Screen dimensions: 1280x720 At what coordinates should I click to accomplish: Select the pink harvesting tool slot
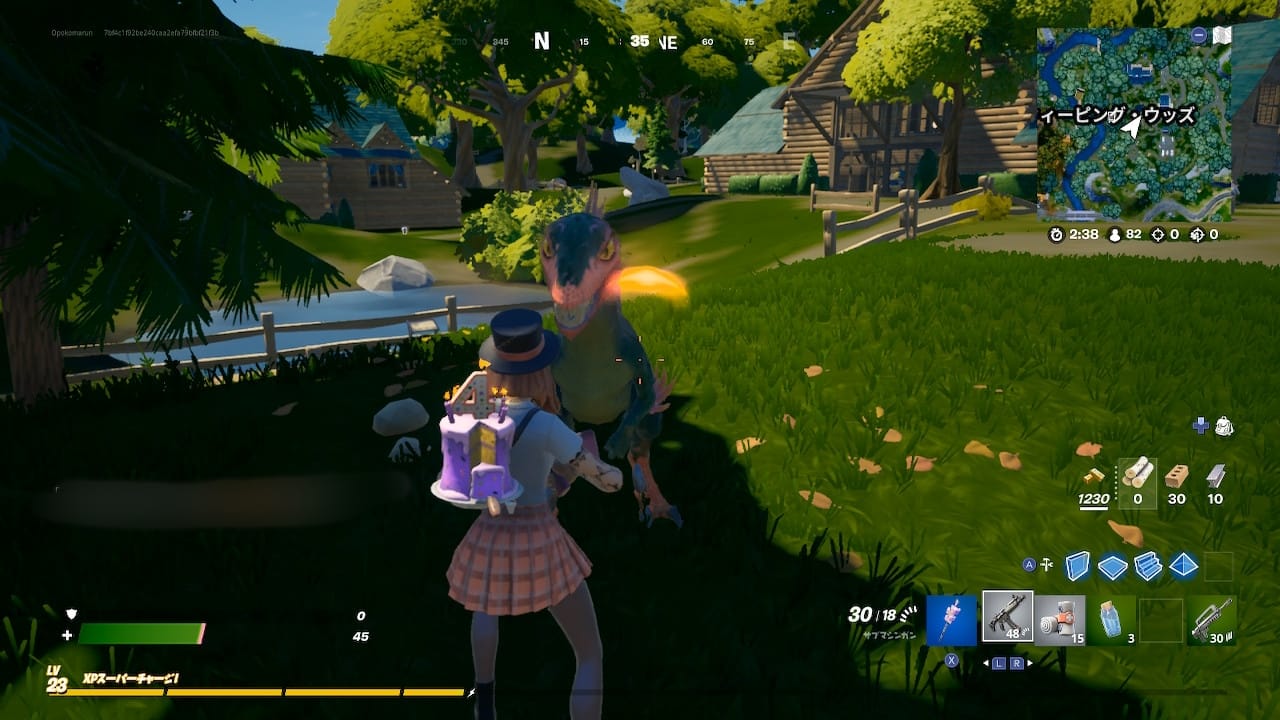tap(951, 620)
